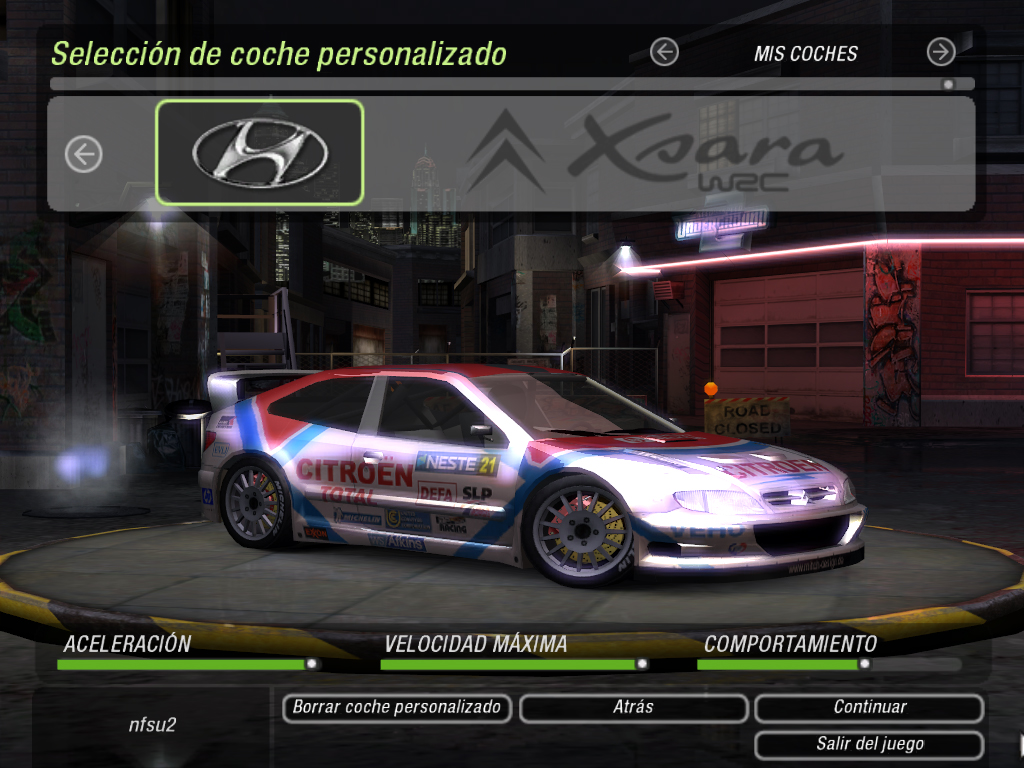Delete car via Borrar coche personalizado
Image resolution: width=1024 pixels, height=768 pixels.
tap(396, 708)
